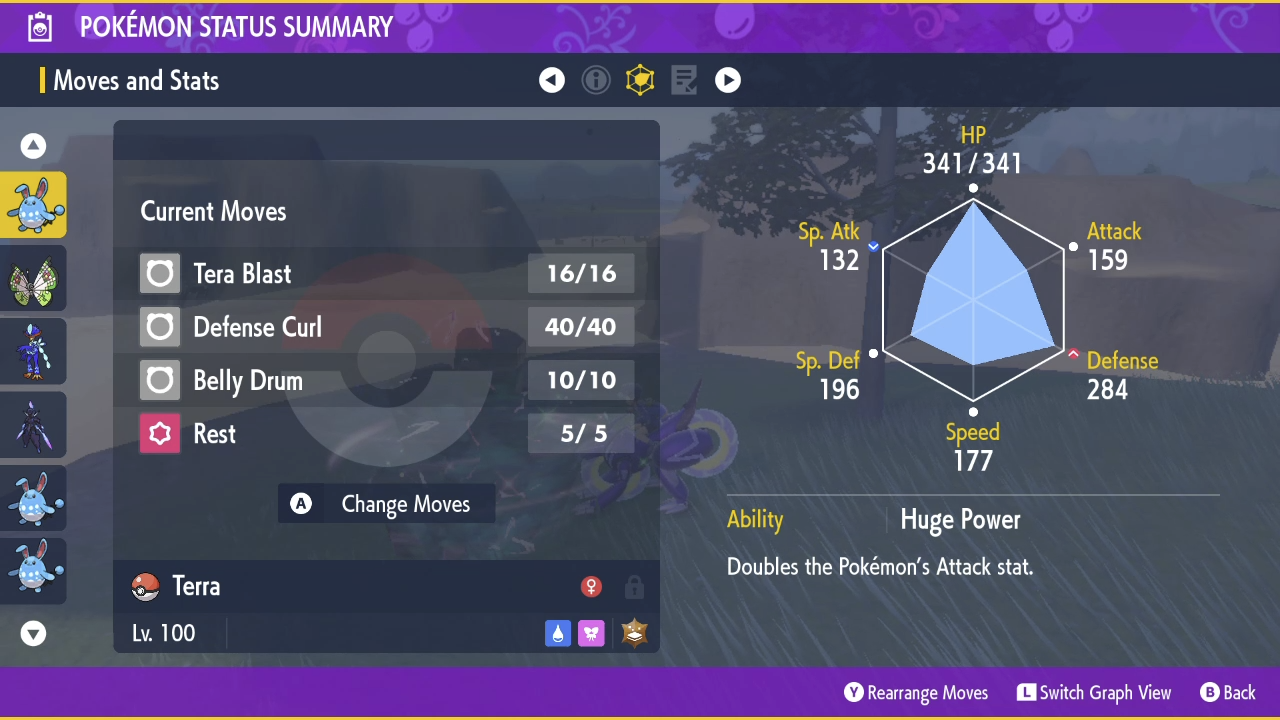This screenshot has height=720, width=1280.
Task: Go to the previous summary page arrow
Action: pyautogui.click(x=552, y=80)
